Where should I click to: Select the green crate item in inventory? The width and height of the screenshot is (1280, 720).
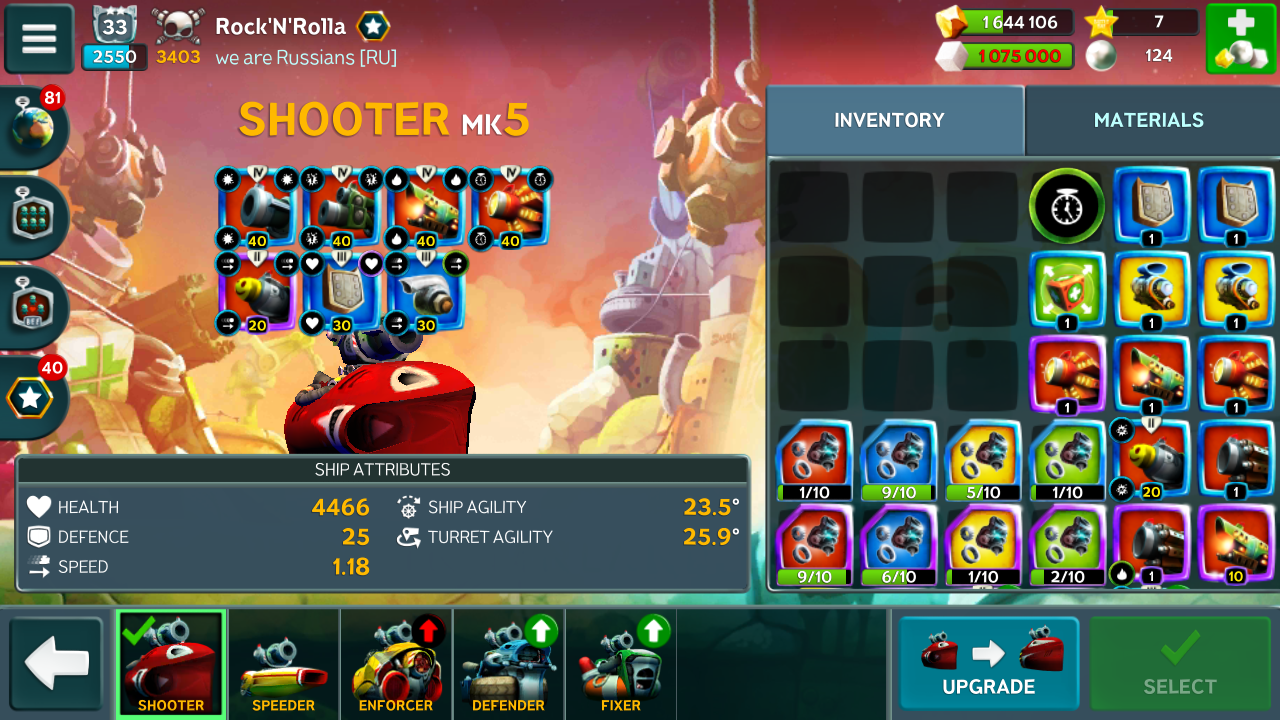pyautogui.click(x=1067, y=290)
